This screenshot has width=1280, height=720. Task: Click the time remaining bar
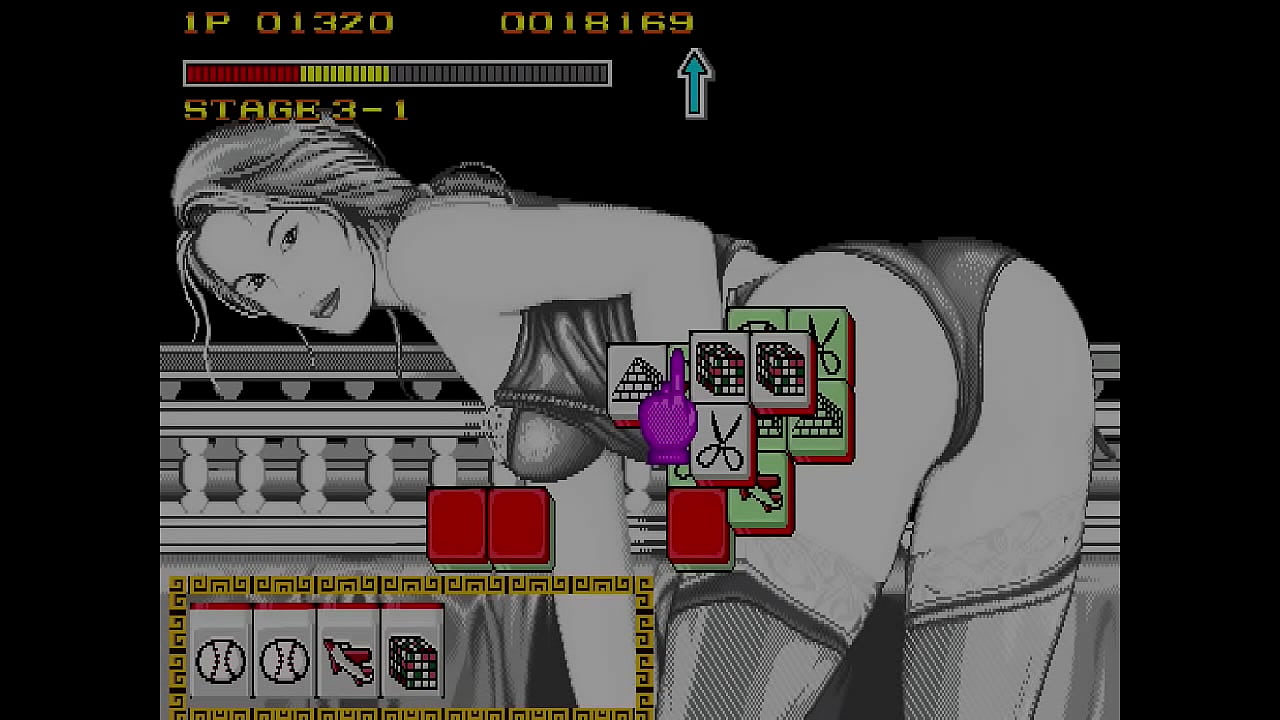click(x=395, y=73)
